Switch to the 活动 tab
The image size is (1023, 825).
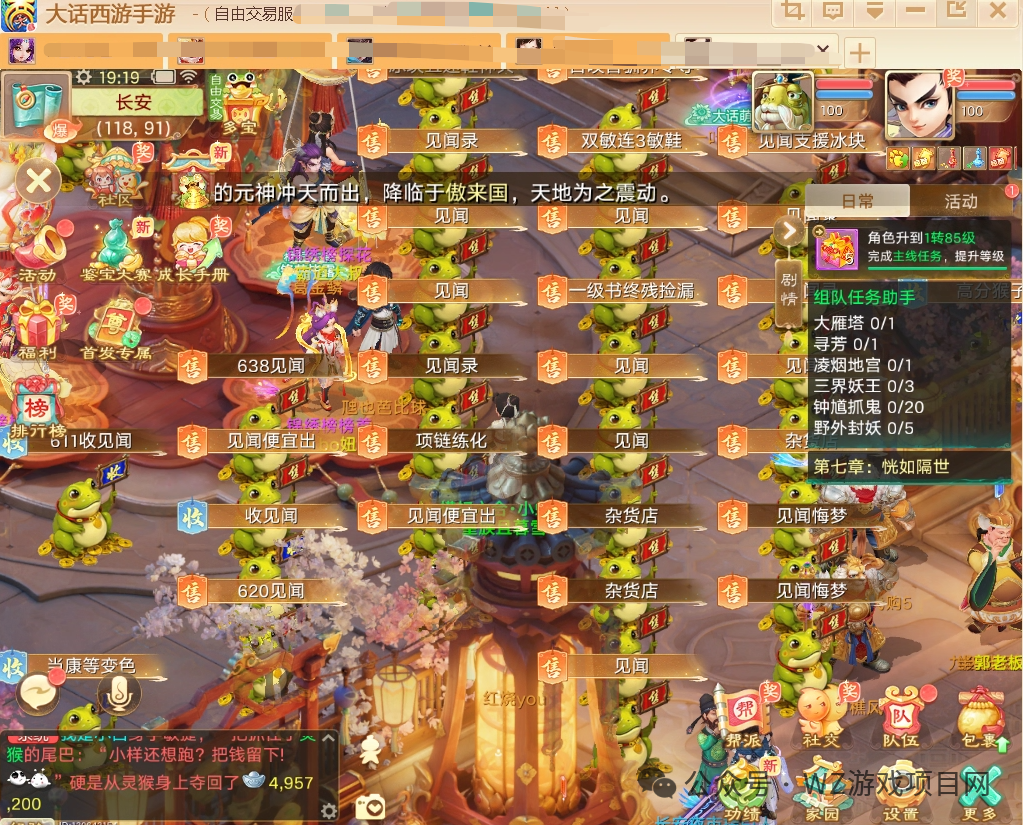960,201
